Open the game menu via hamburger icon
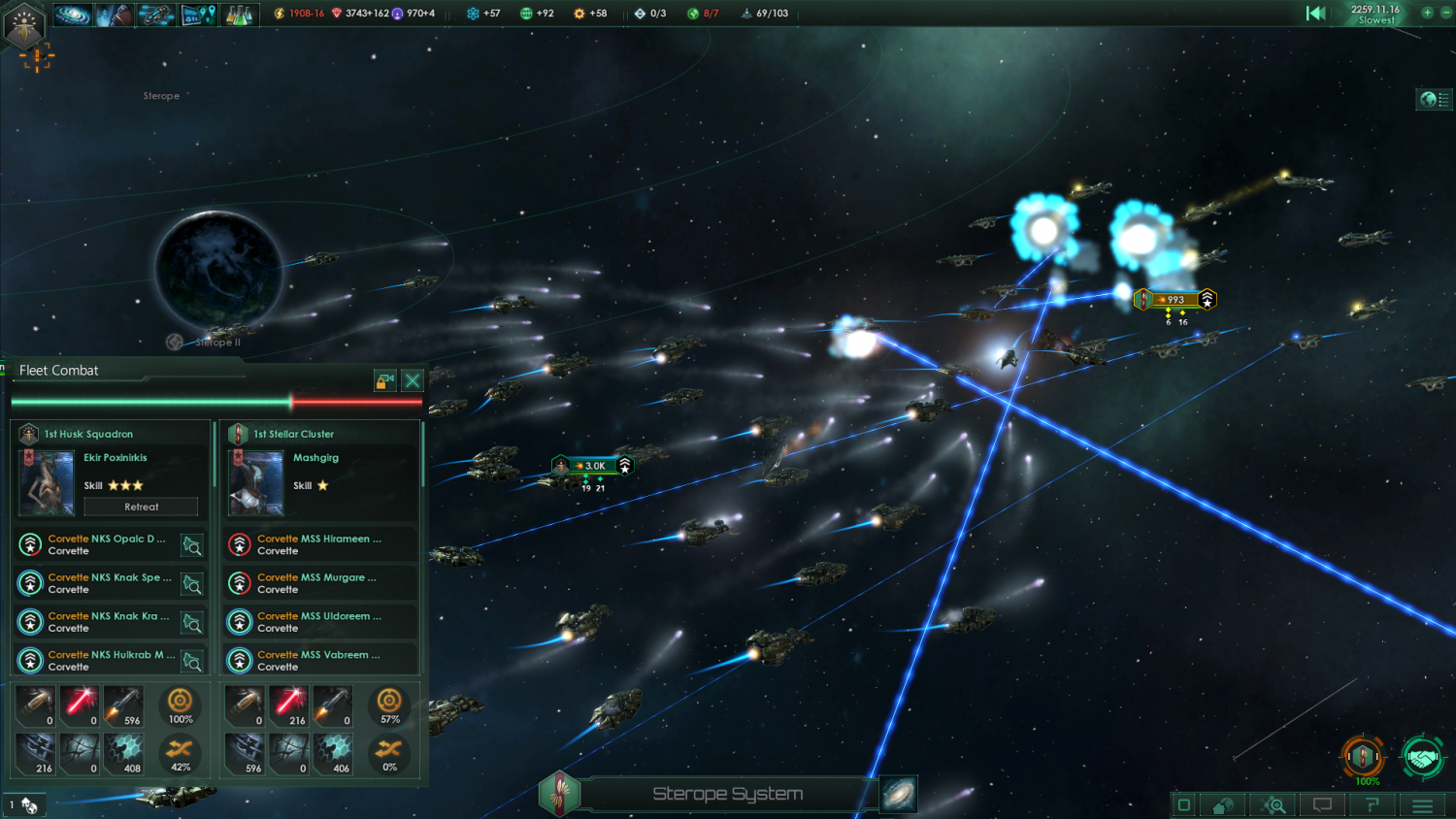 (1421, 804)
